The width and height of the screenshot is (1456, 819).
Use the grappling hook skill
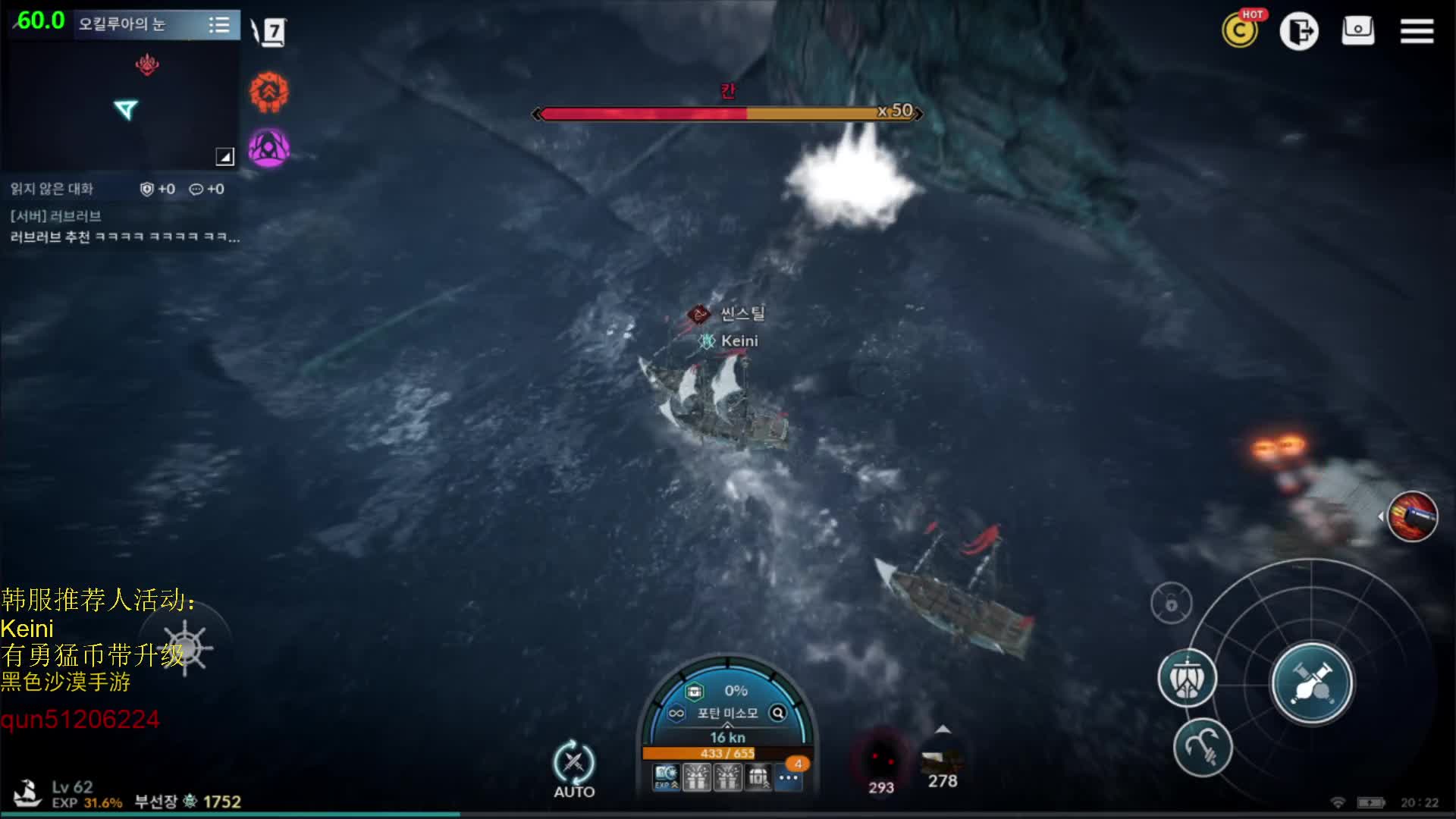[1203, 747]
